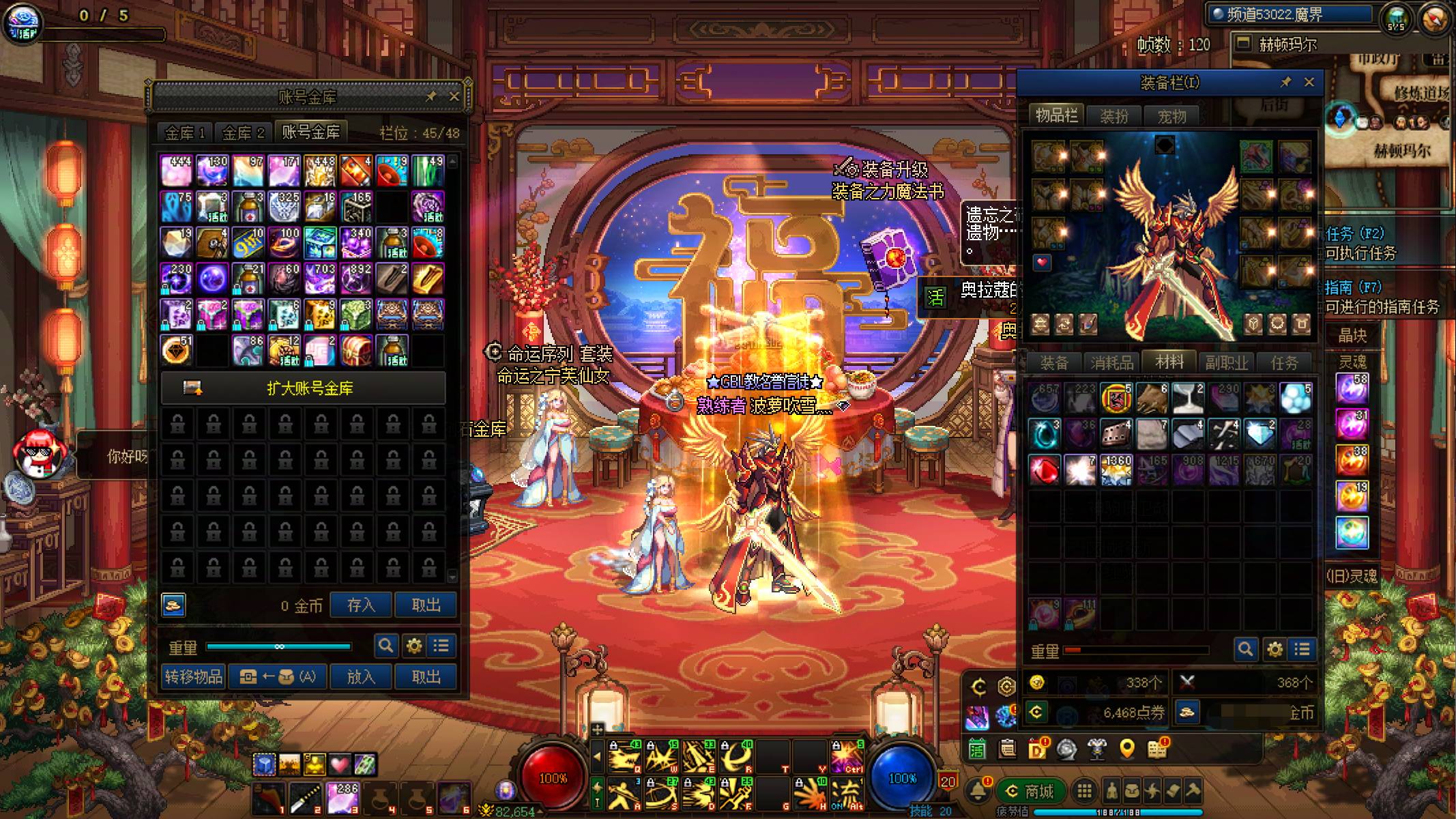Screen dimensions: 1456x819
Task: Deposit gold with the 存入 button
Action: (x=361, y=605)
